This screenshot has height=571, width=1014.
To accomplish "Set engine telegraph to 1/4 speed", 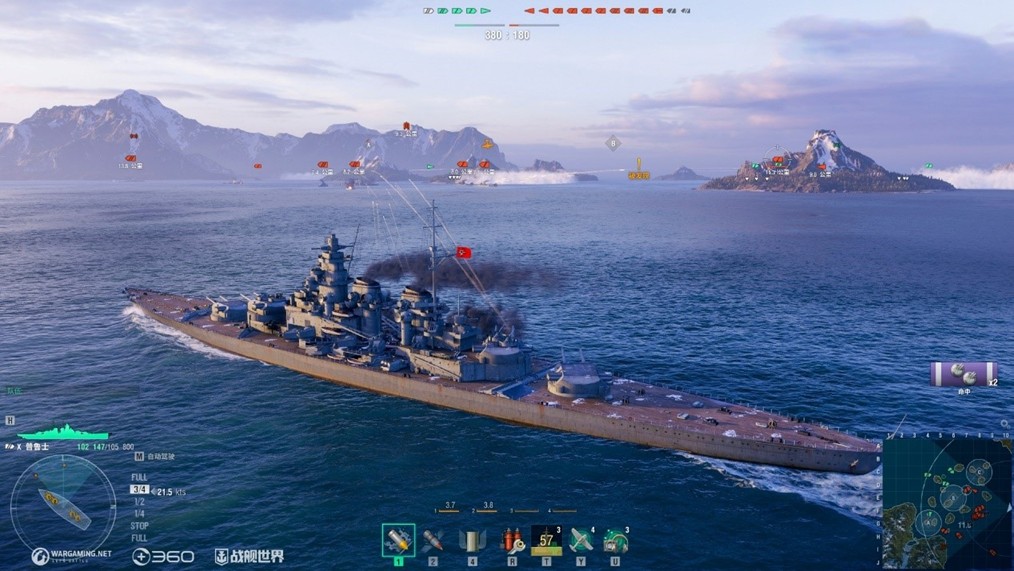I will tap(139, 513).
